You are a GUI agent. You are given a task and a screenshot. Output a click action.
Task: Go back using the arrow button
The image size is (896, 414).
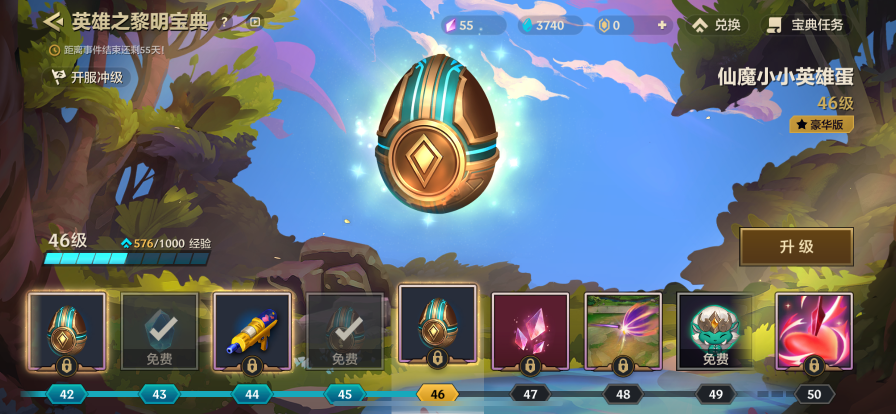click(53, 21)
